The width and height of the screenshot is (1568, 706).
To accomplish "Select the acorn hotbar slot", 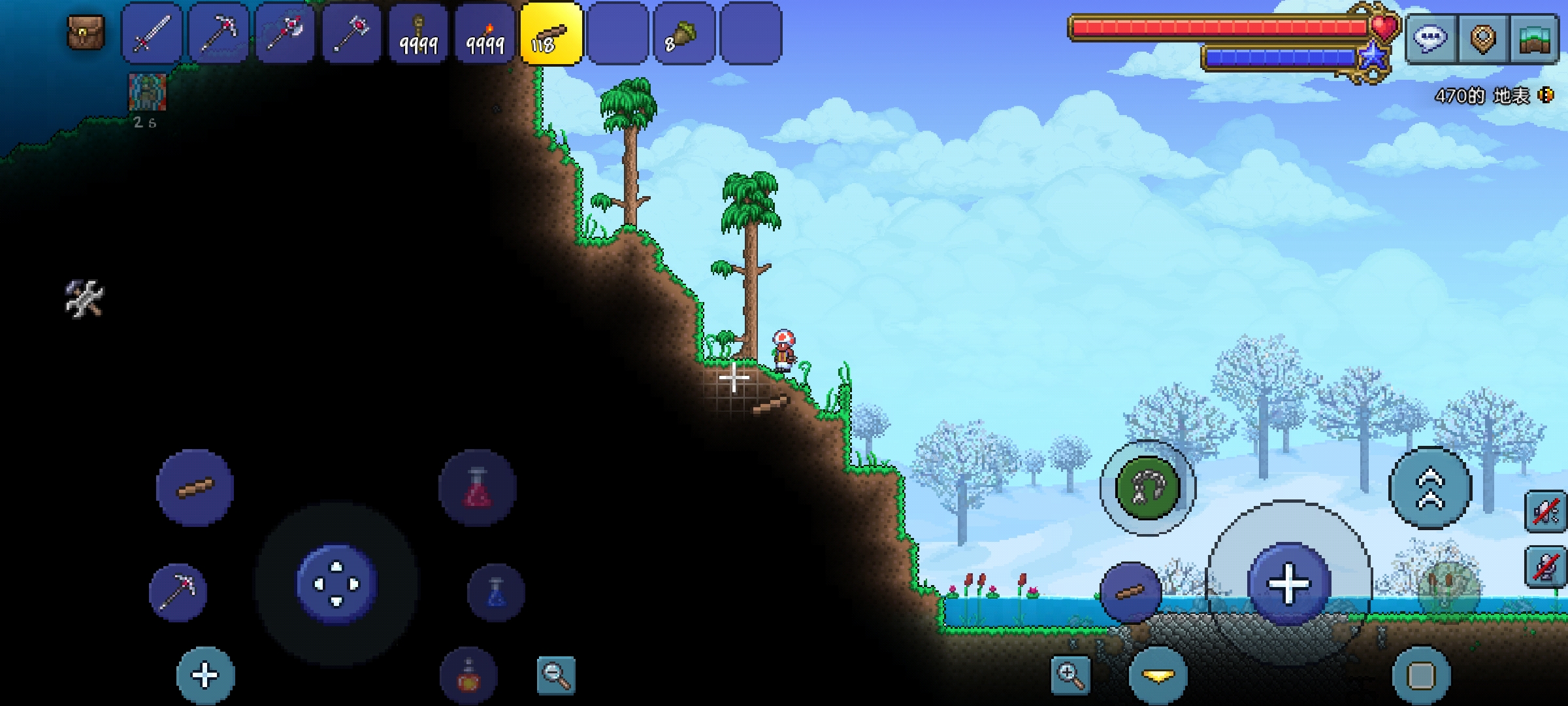I will [684, 33].
